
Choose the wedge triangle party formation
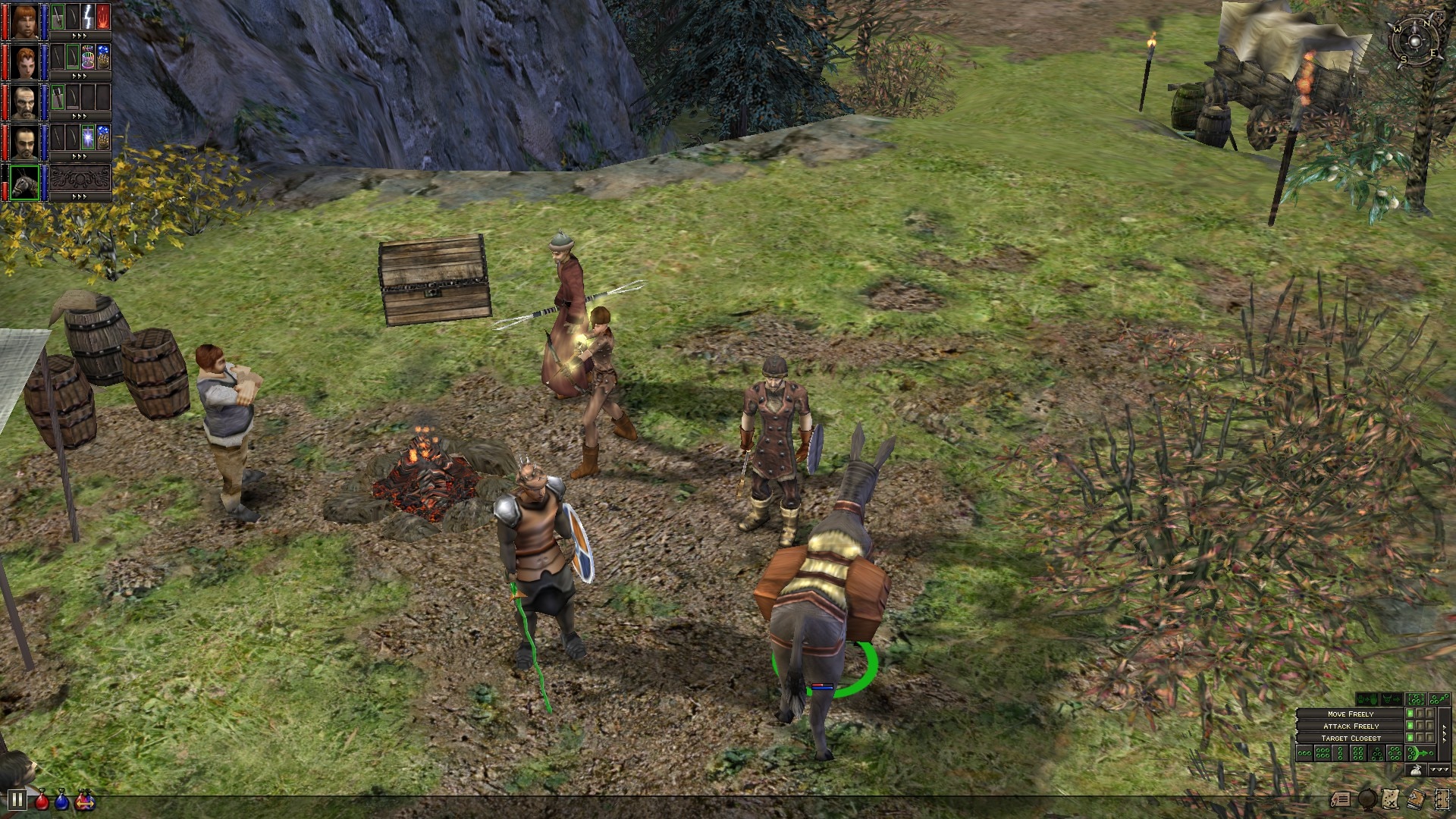click(x=1376, y=753)
